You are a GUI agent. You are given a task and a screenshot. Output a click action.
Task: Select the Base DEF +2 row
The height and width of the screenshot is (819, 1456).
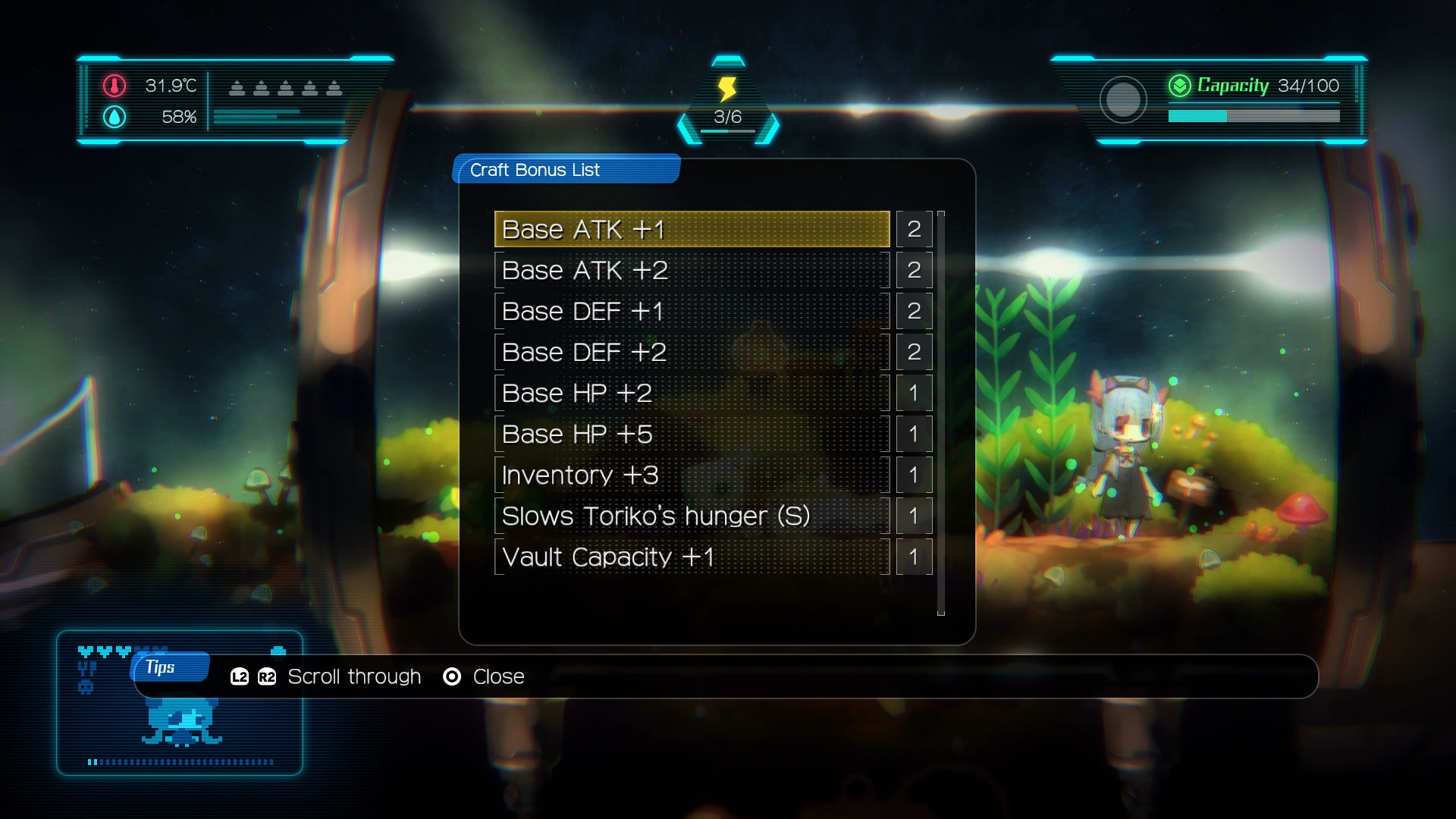692,352
